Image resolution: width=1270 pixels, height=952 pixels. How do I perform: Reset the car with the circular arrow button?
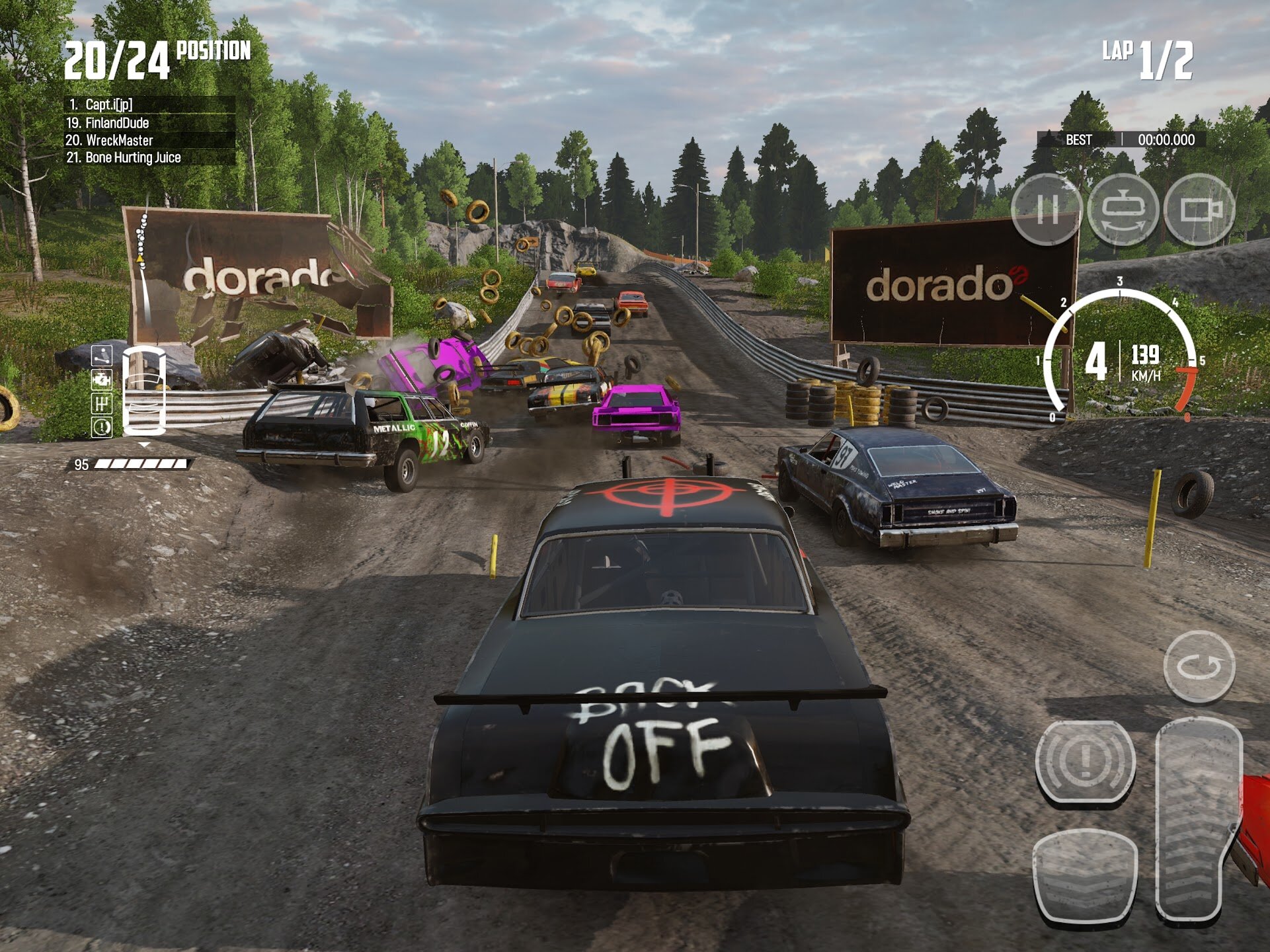tap(1199, 666)
